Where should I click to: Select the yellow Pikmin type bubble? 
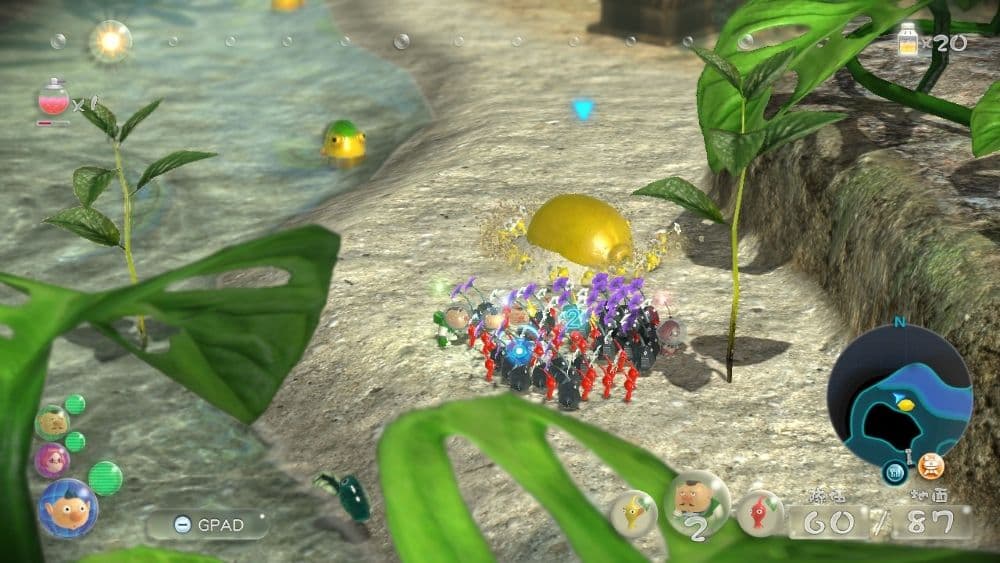[634, 512]
